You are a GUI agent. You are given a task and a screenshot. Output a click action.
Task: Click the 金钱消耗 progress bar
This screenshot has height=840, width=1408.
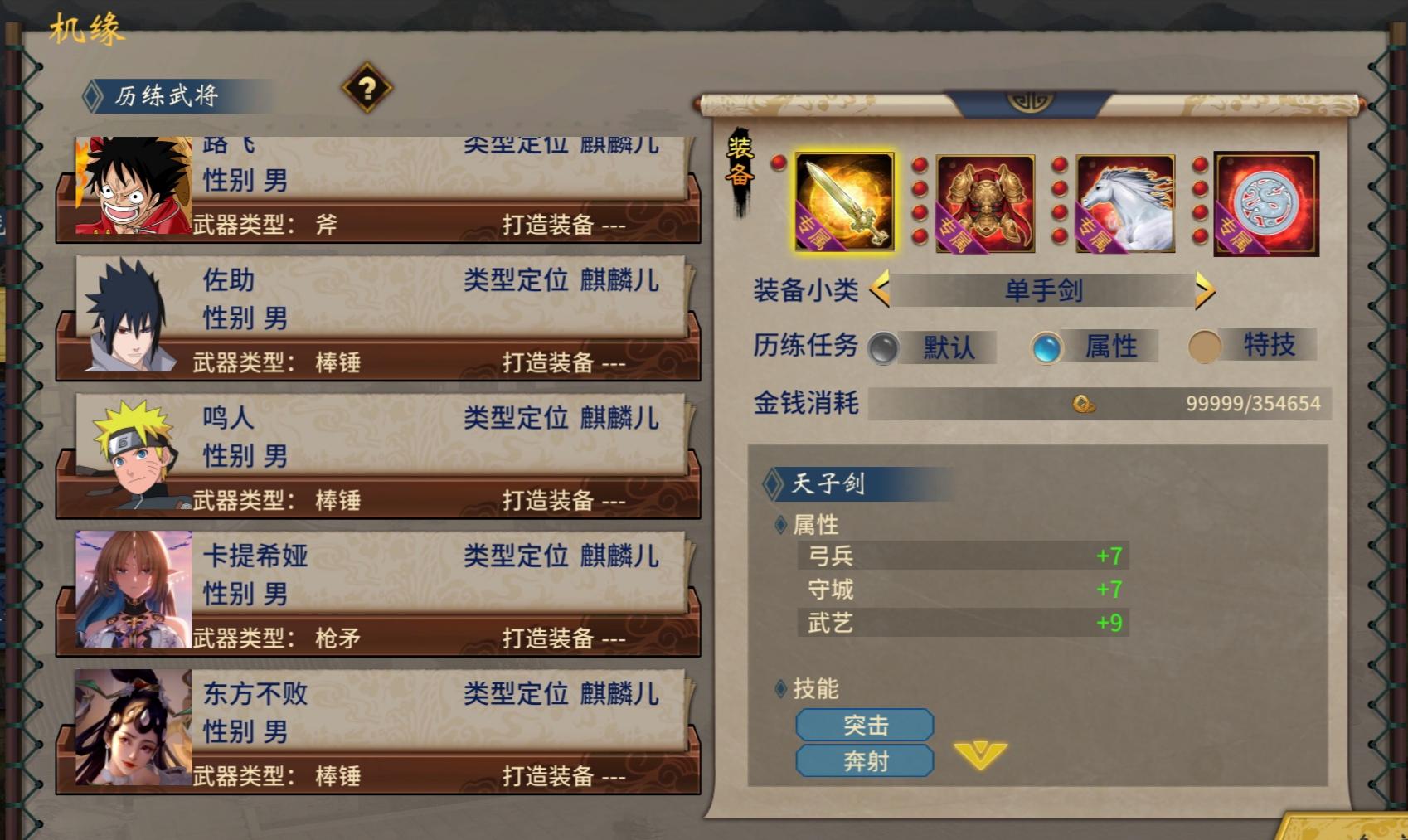tap(978, 404)
